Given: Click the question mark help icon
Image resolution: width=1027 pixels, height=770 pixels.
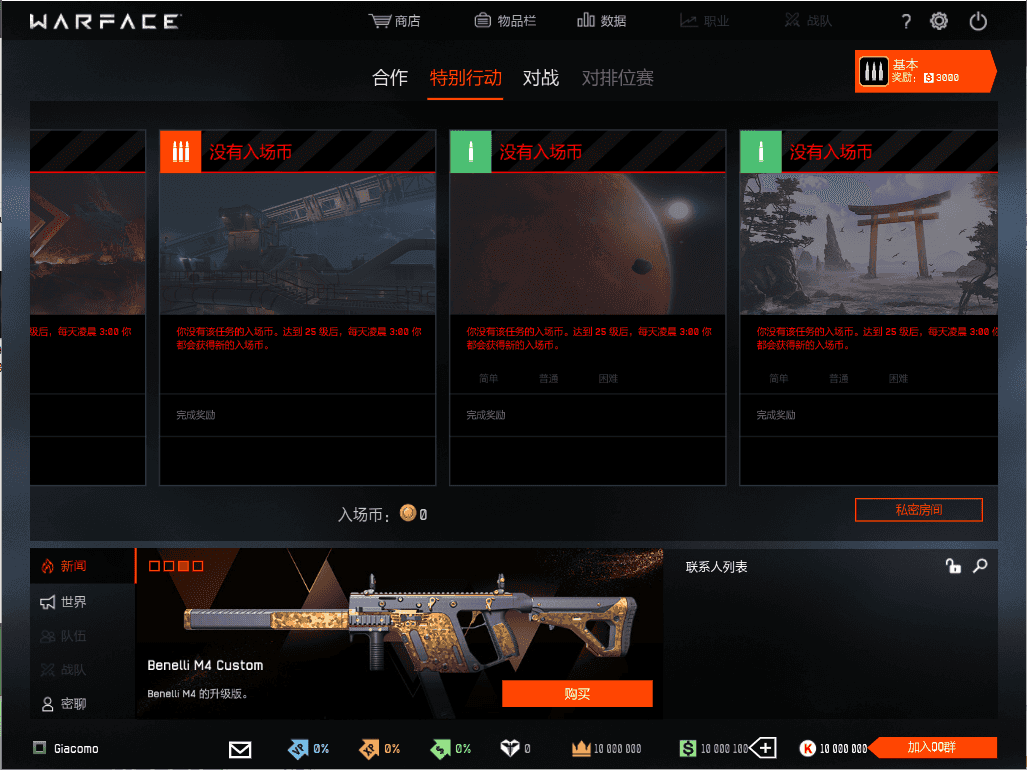Looking at the screenshot, I should [906, 21].
